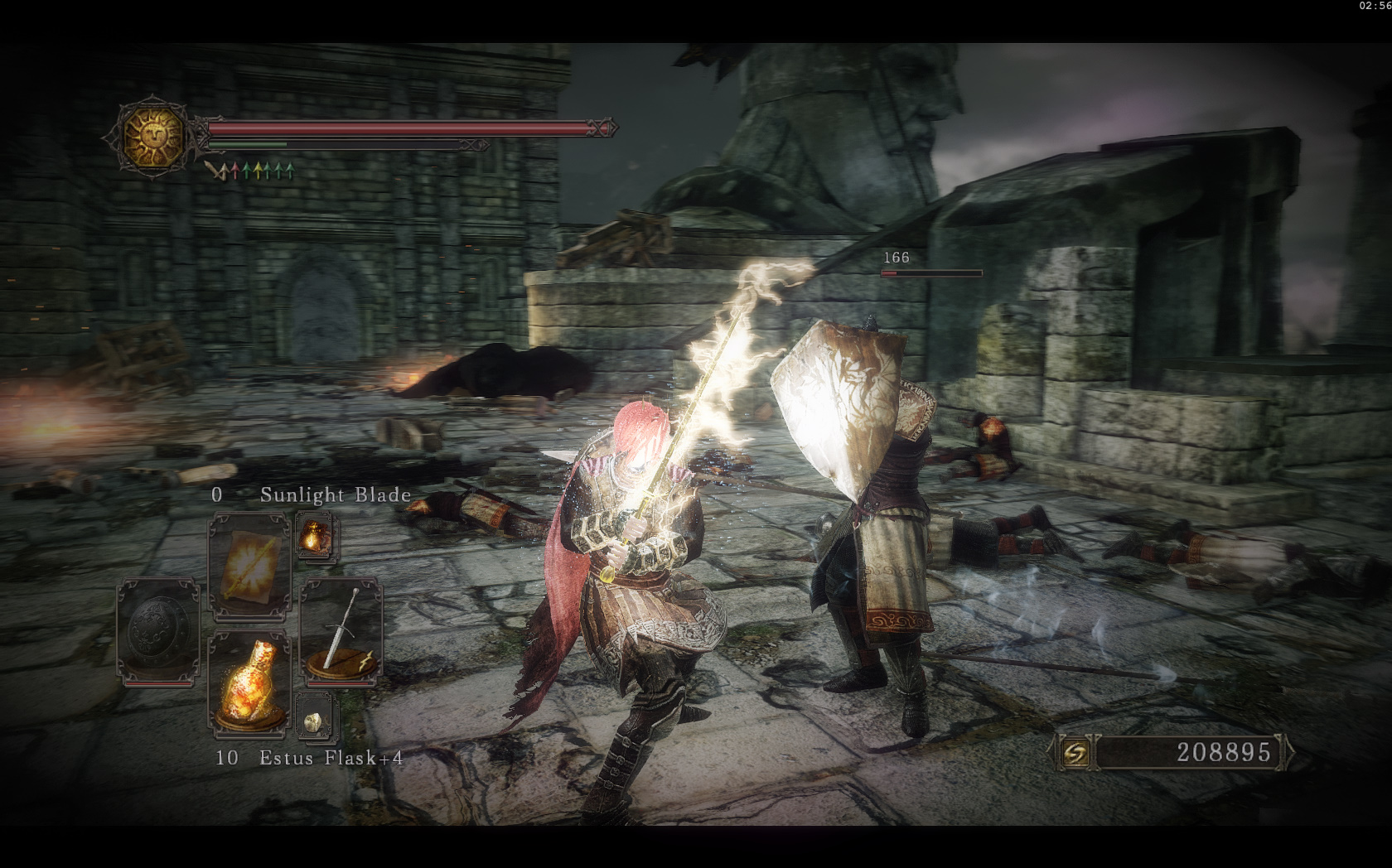Choose the longsword right-hand weapon slot
The height and width of the screenshot is (868, 1392).
click(x=341, y=631)
